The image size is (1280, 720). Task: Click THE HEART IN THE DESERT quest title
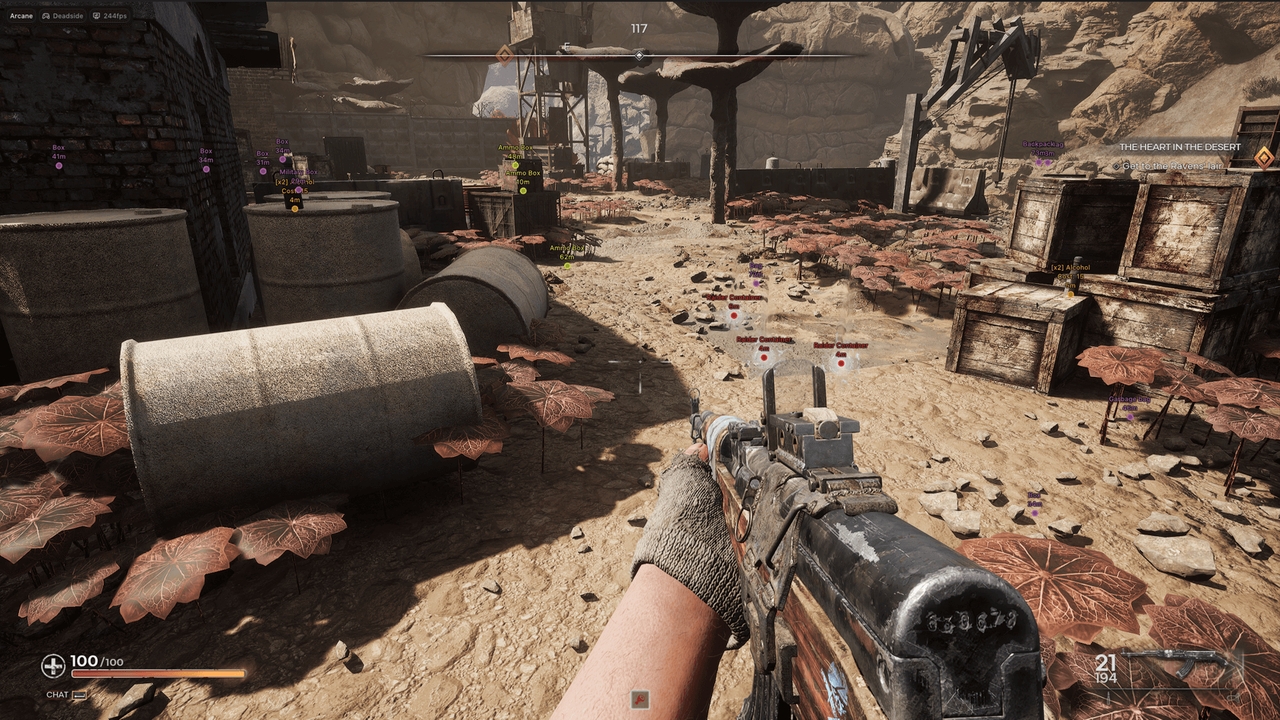tap(1180, 146)
